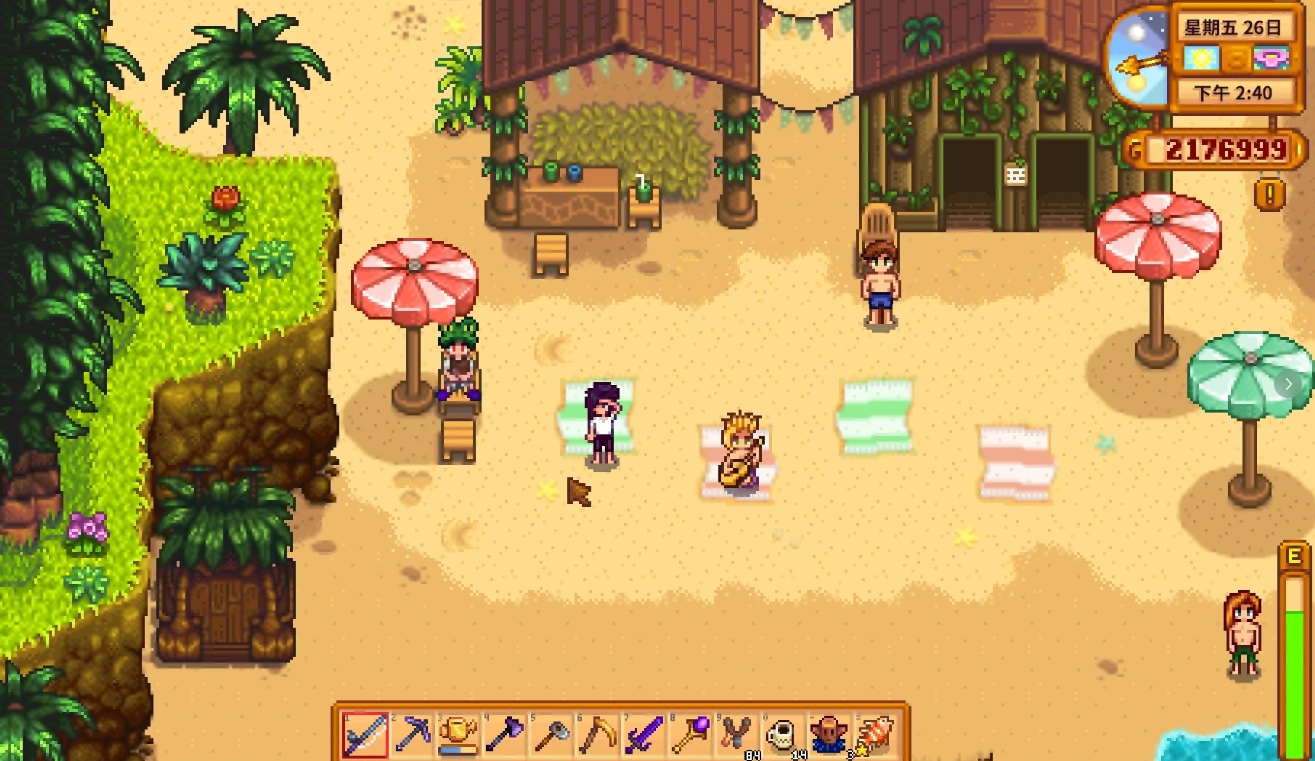
Task: Select the purple galaxy sword
Action: [644, 735]
